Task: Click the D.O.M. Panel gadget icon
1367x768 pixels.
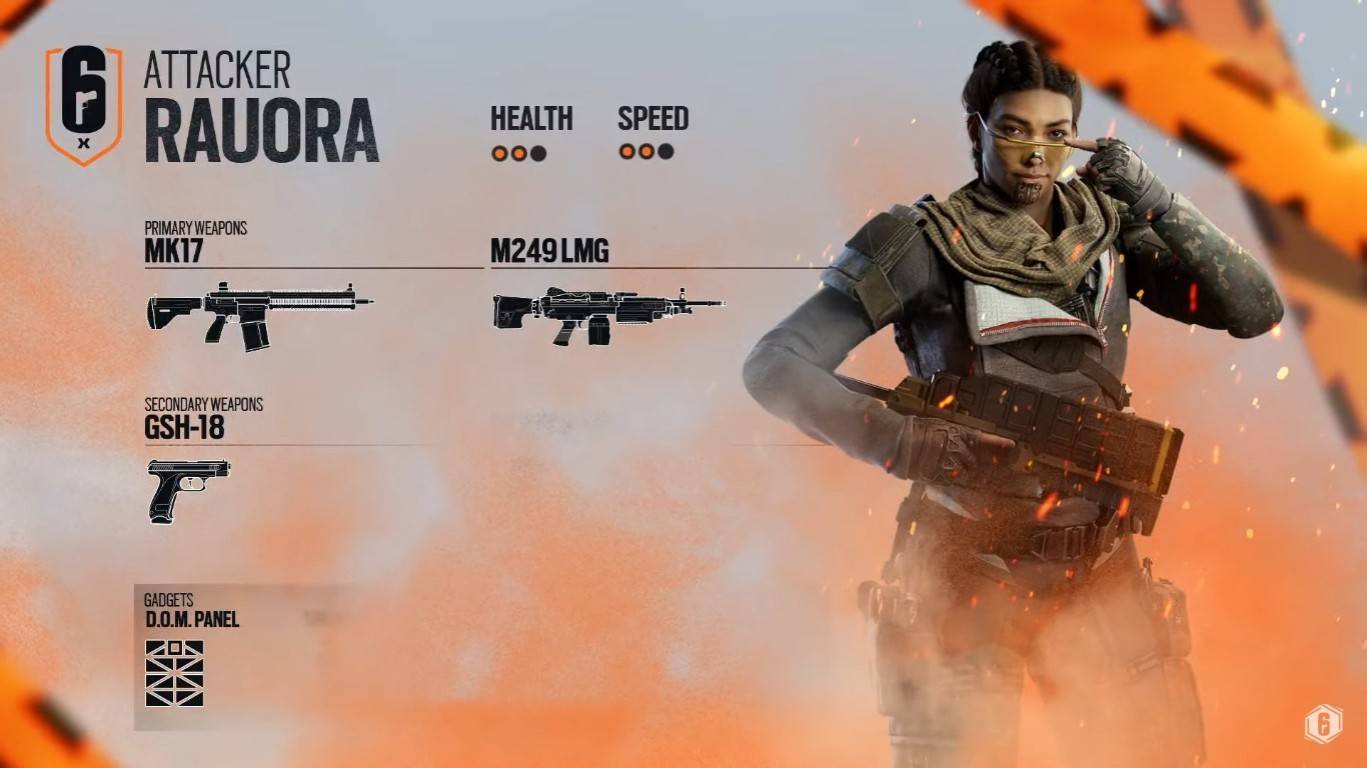Action: coord(174,673)
